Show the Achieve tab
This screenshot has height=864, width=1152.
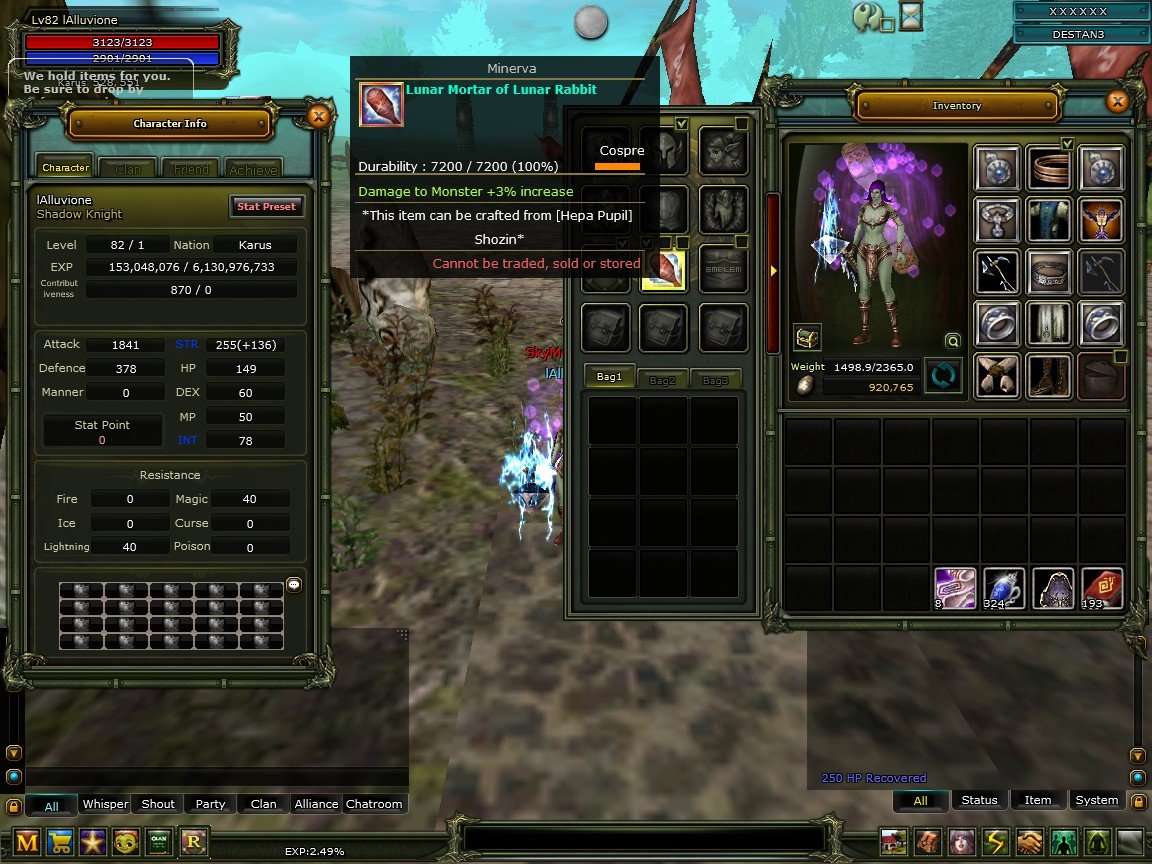click(x=252, y=169)
